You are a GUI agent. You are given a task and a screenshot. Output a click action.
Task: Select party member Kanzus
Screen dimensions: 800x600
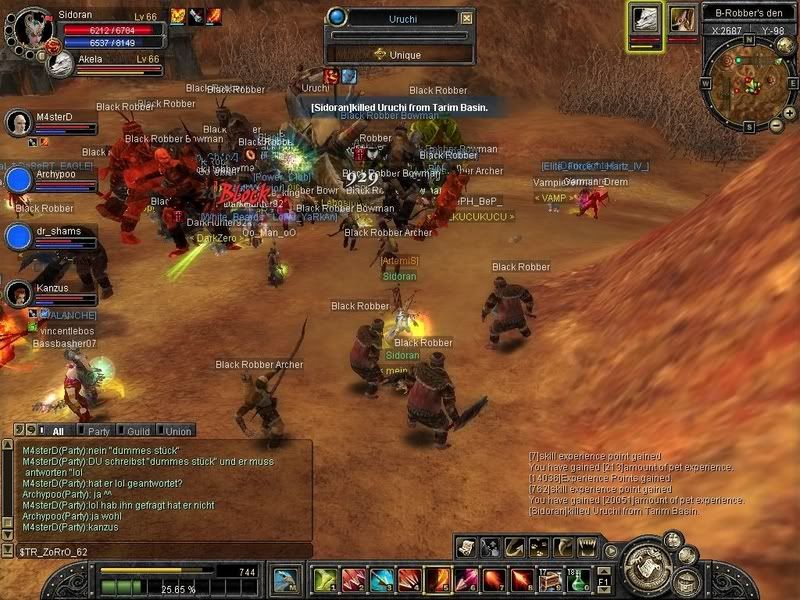tap(19, 294)
